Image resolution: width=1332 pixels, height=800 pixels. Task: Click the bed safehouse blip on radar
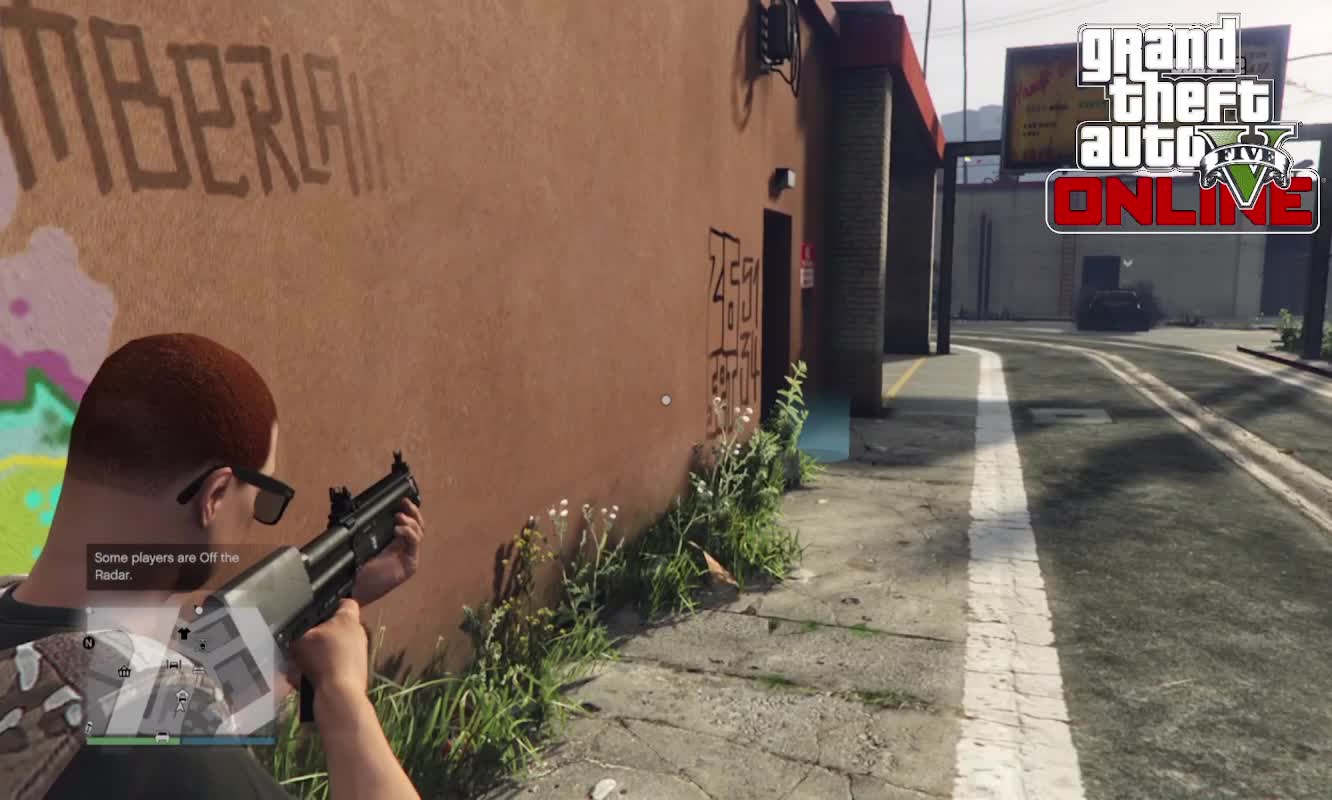(x=173, y=664)
